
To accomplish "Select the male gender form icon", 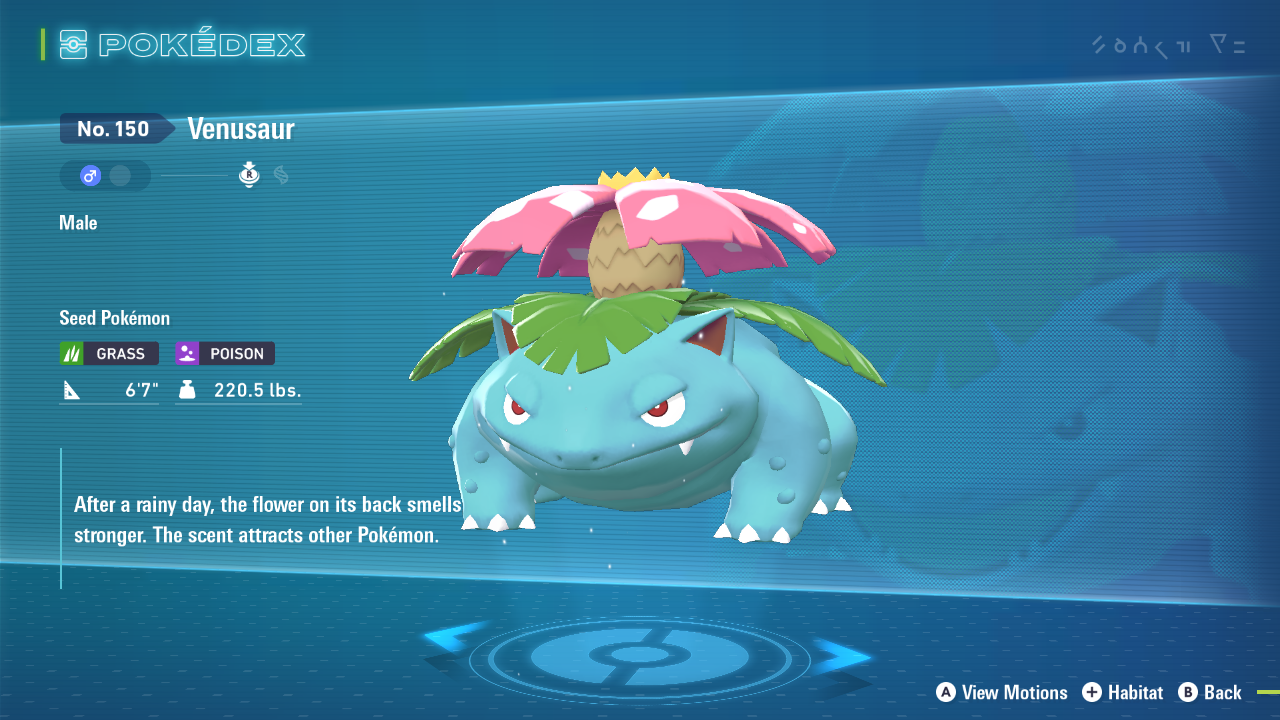I will [x=90, y=176].
